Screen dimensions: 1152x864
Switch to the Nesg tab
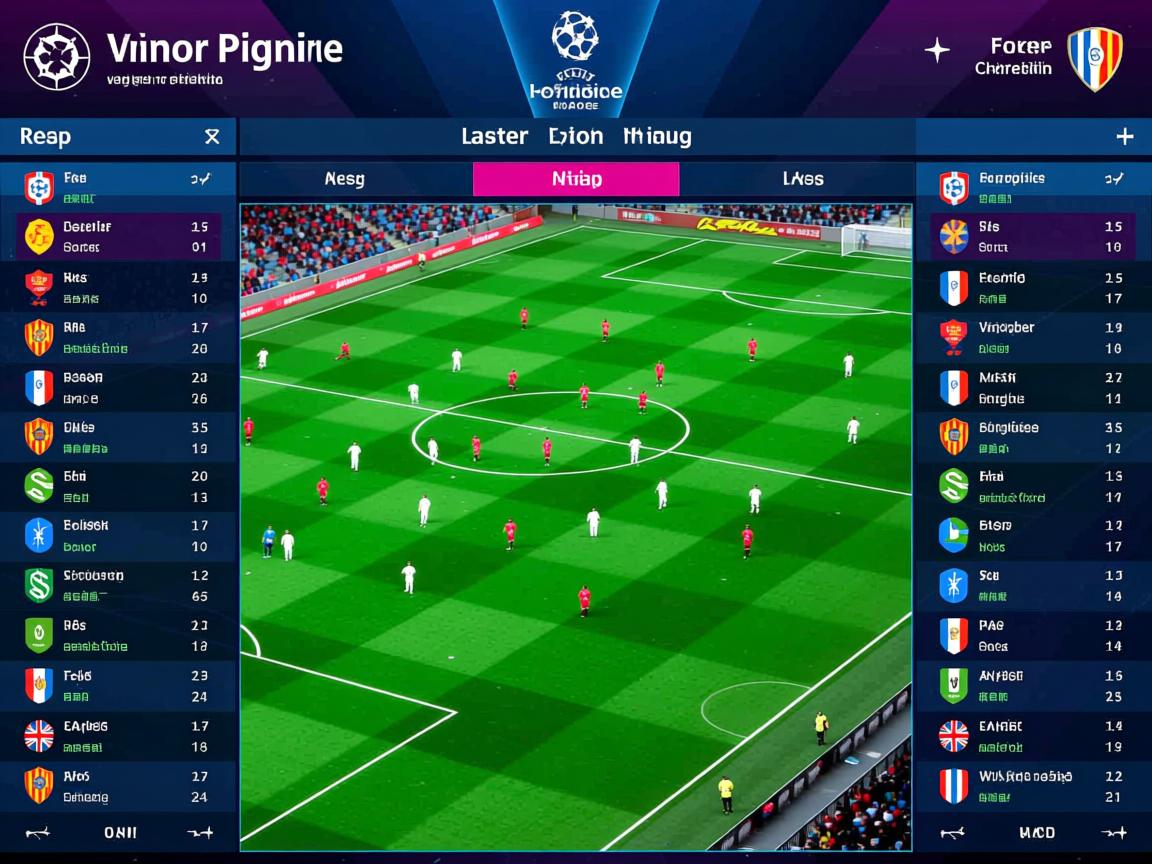pos(345,179)
